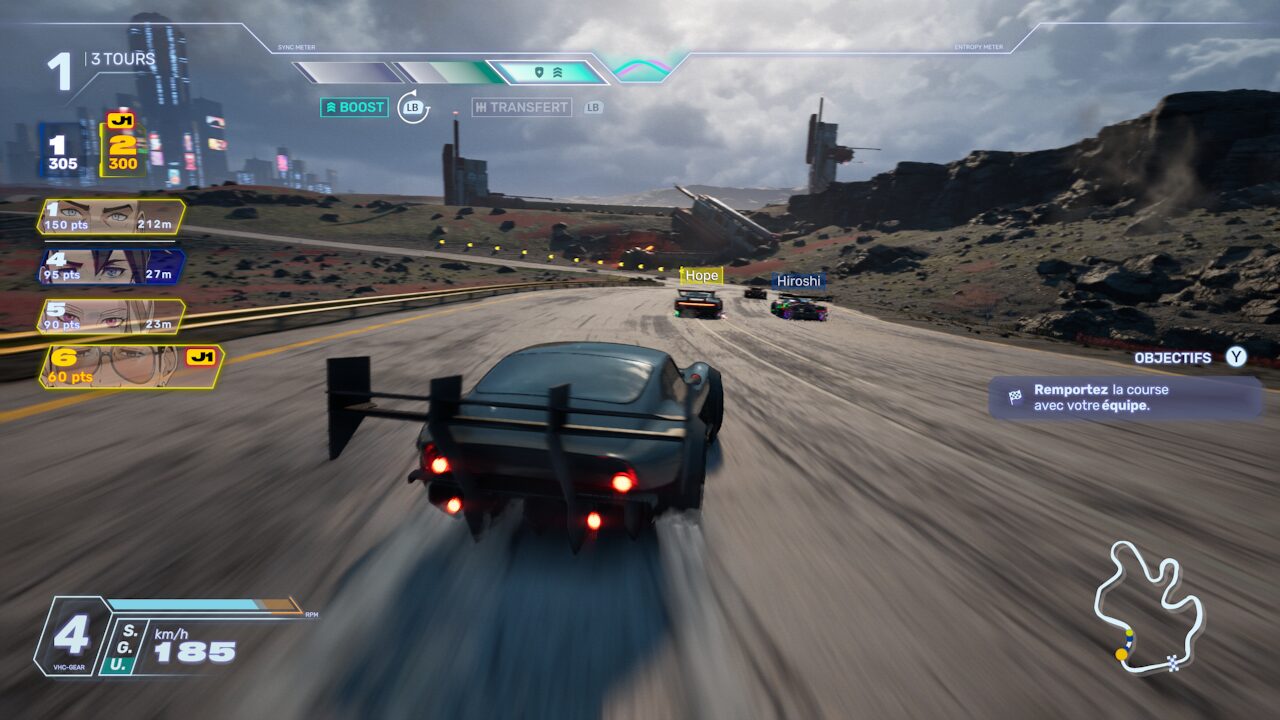
Task: Select the 150 pts first-place racer card
Action: tap(111, 217)
